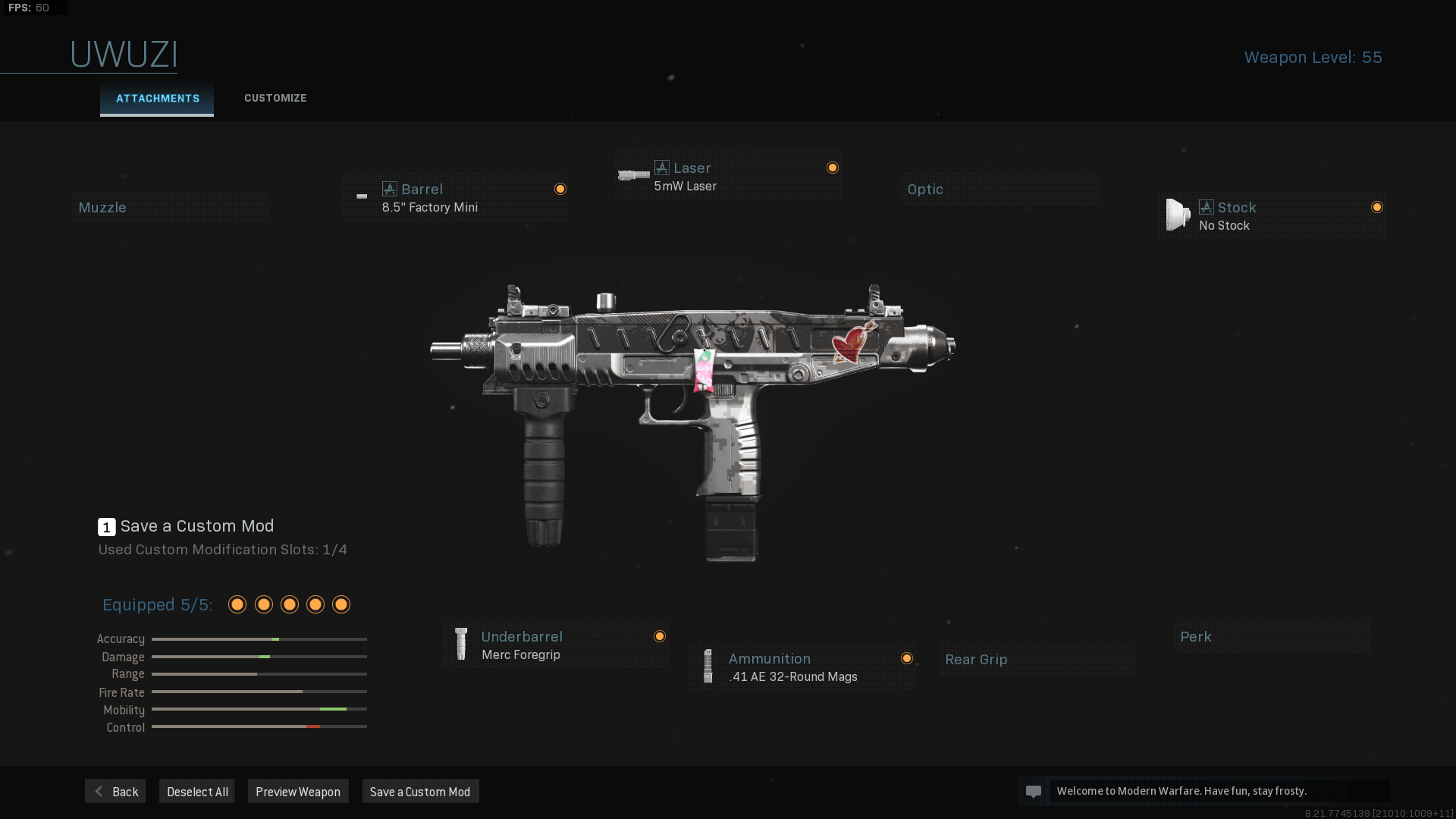1456x819 pixels.
Task: Switch to the Customize tab
Action: coord(275,98)
